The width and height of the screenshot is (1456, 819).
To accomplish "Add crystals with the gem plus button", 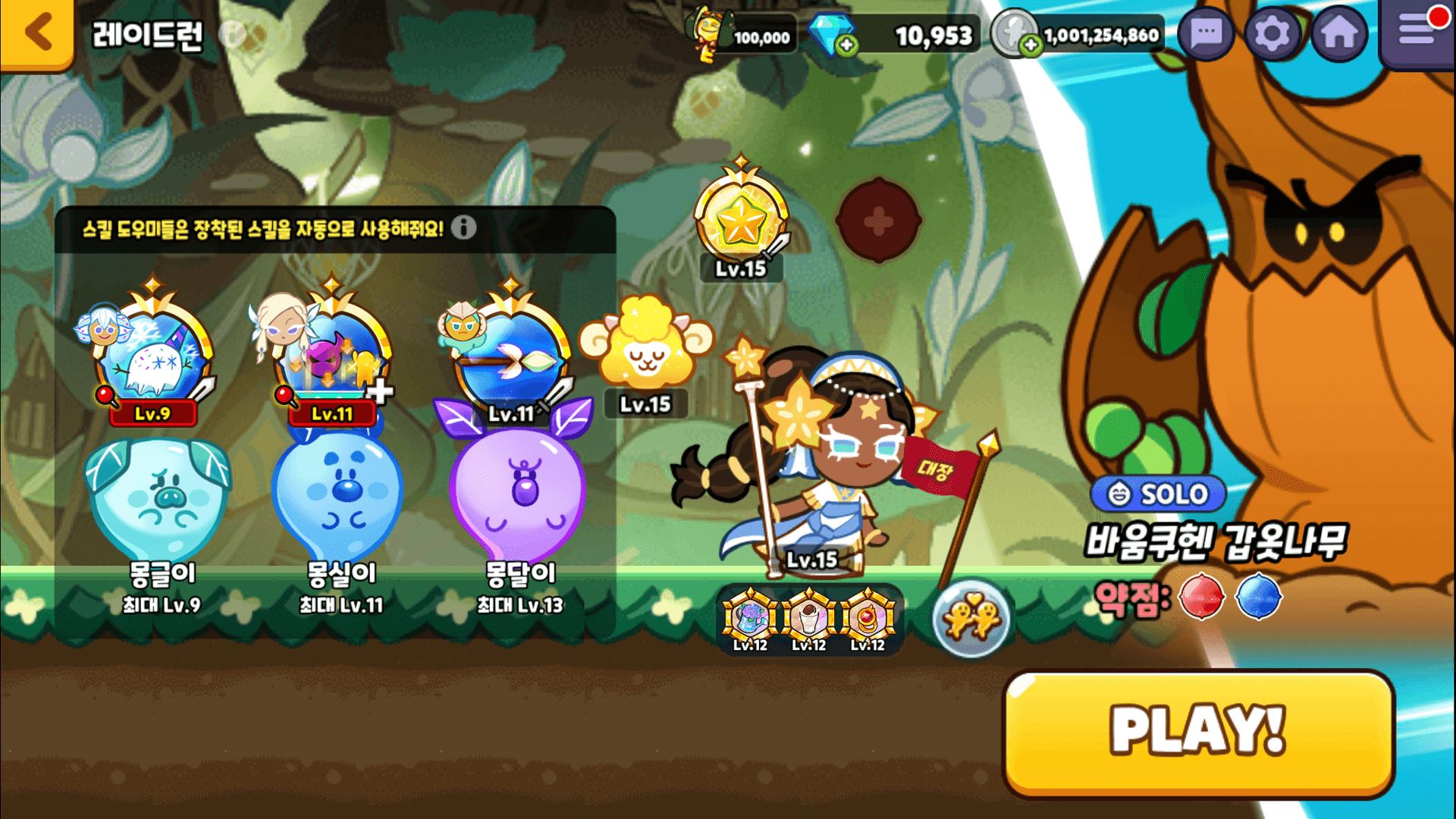I will pyautogui.click(x=846, y=45).
